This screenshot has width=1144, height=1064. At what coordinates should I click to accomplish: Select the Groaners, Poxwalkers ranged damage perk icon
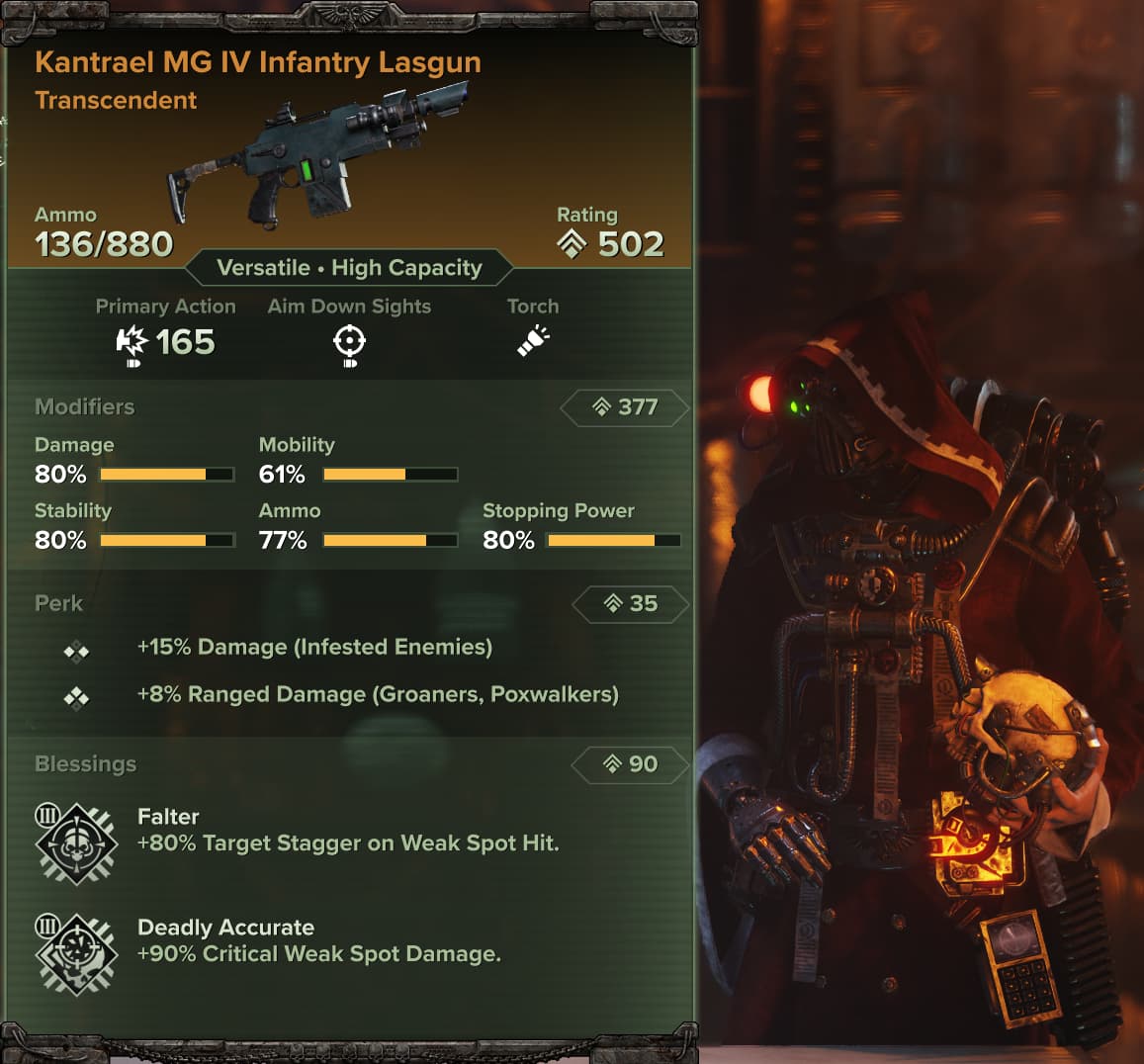pos(76,698)
